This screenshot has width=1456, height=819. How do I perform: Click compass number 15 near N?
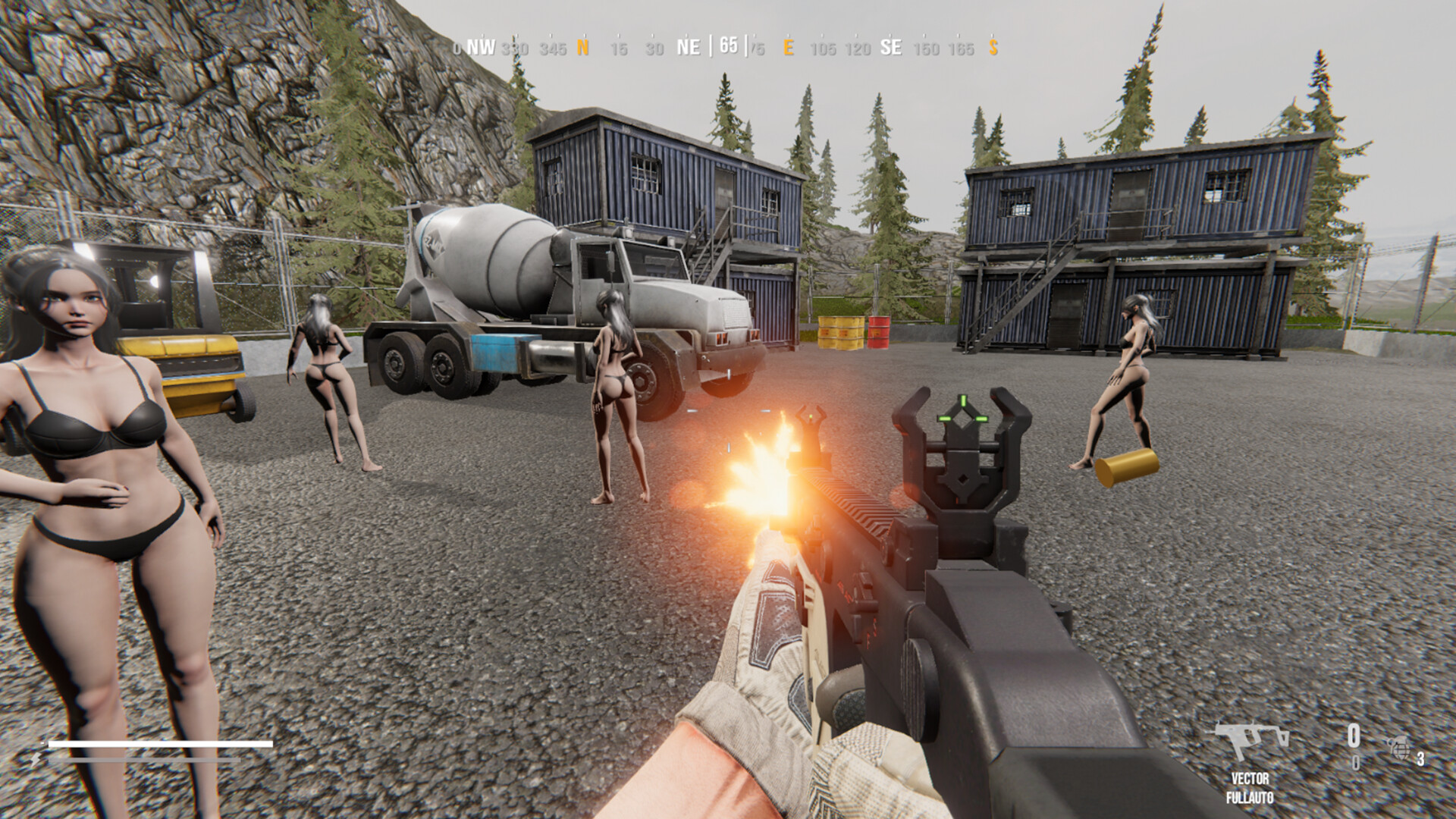[619, 48]
